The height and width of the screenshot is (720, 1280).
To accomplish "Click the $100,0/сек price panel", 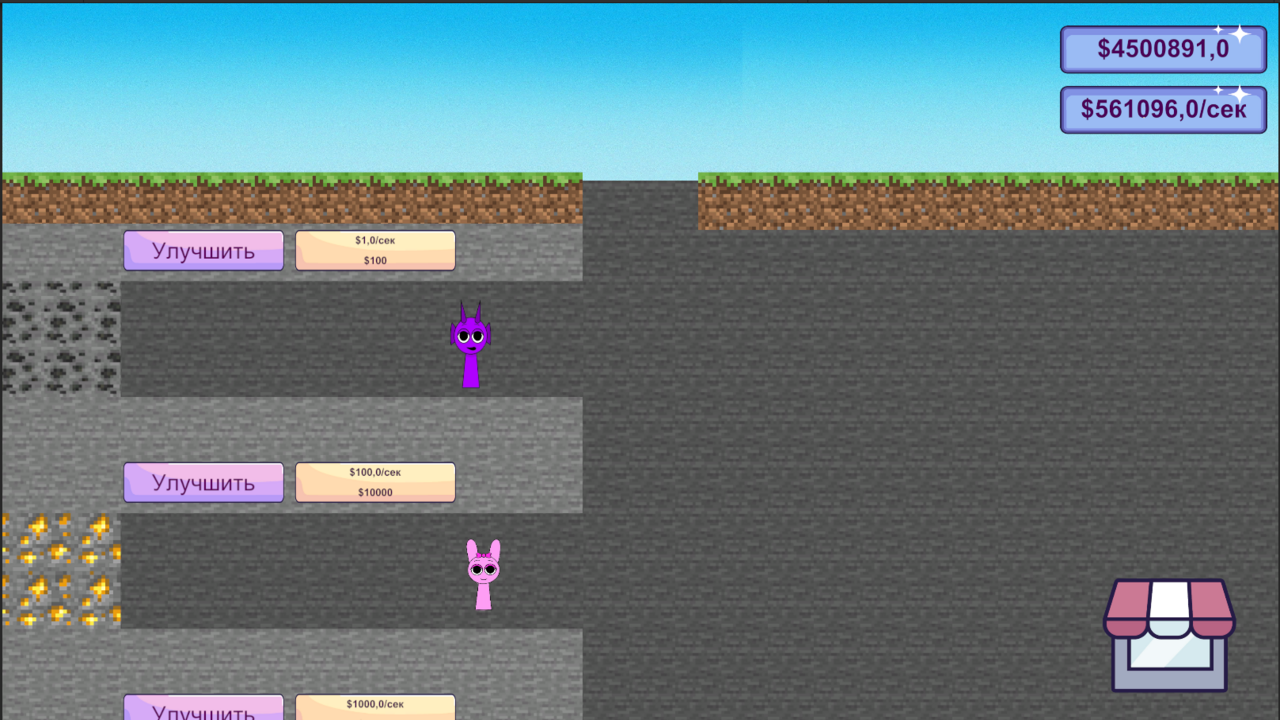I will point(374,473).
